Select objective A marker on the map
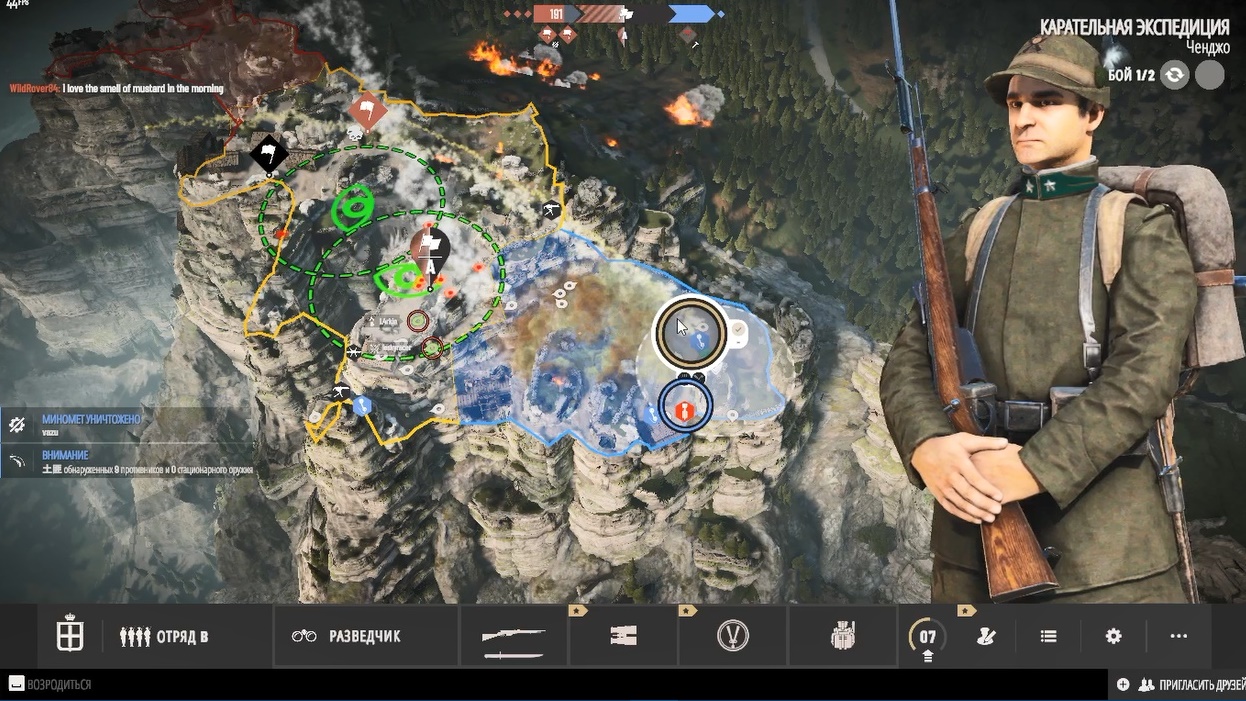Viewport: 1246px width, 701px height. coord(430,251)
